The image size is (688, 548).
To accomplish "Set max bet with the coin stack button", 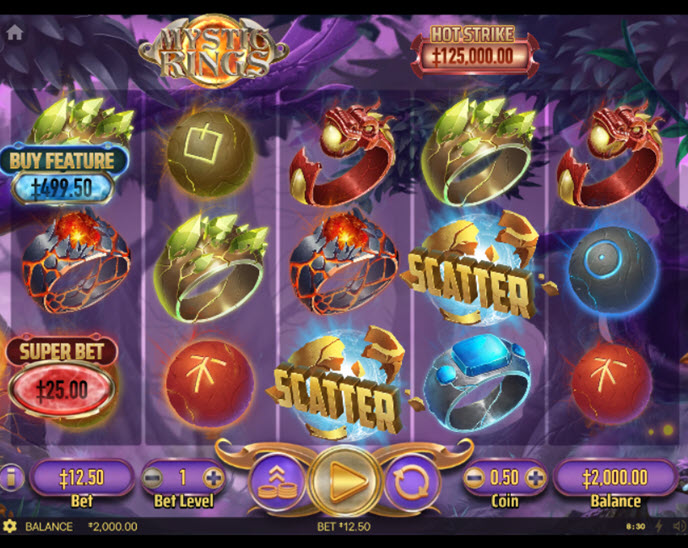I will [x=275, y=478].
